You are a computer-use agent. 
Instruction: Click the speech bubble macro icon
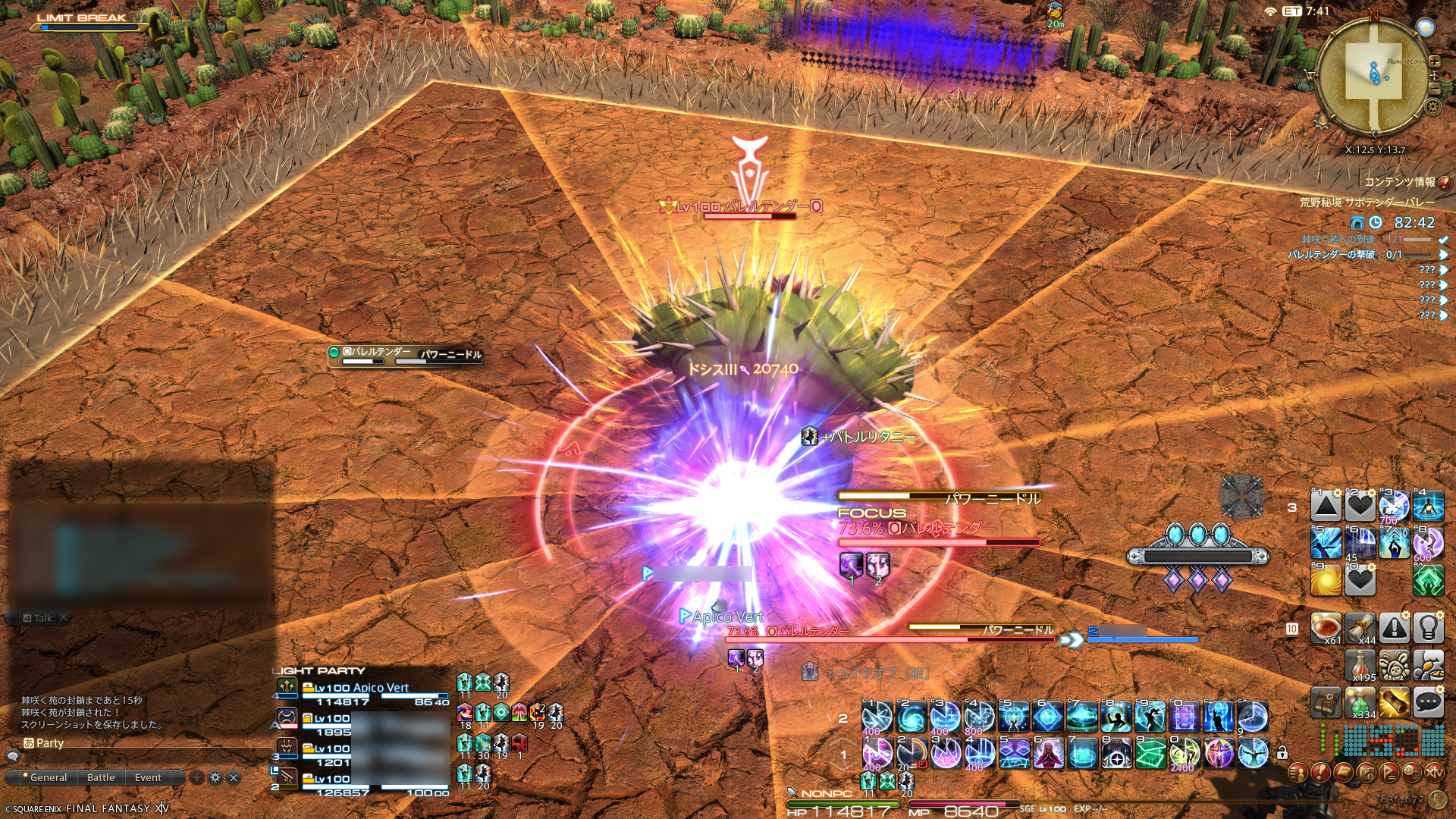[1429, 703]
